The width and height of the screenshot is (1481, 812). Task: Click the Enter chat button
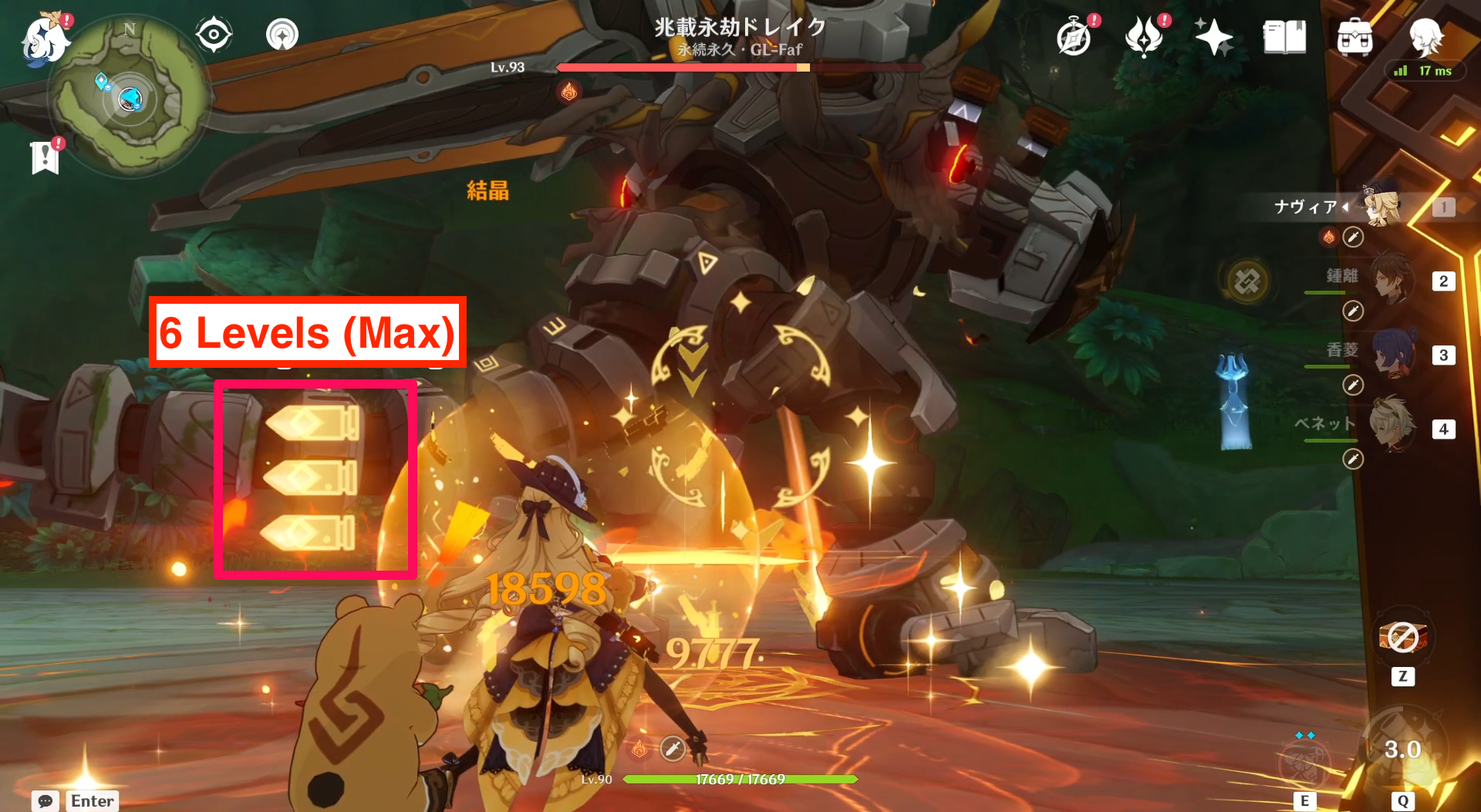(92, 801)
